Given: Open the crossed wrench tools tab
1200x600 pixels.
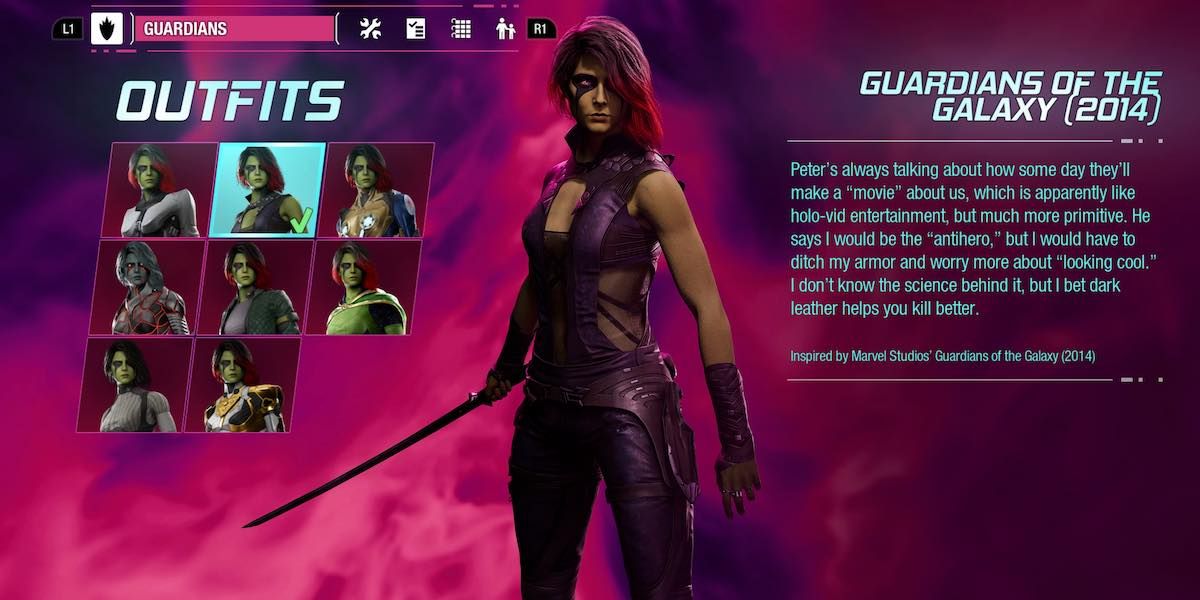Looking at the screenshot, I should tap(371, 29).
